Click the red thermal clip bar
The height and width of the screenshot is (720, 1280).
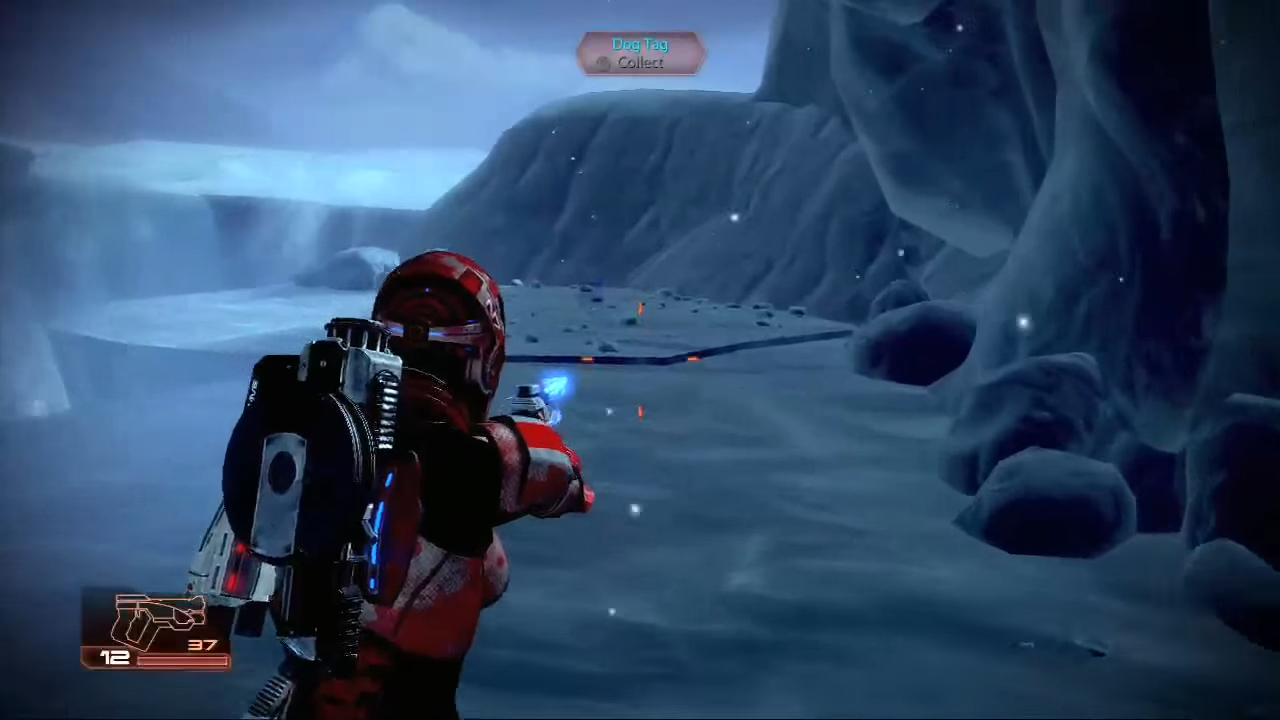coord(183,660)
